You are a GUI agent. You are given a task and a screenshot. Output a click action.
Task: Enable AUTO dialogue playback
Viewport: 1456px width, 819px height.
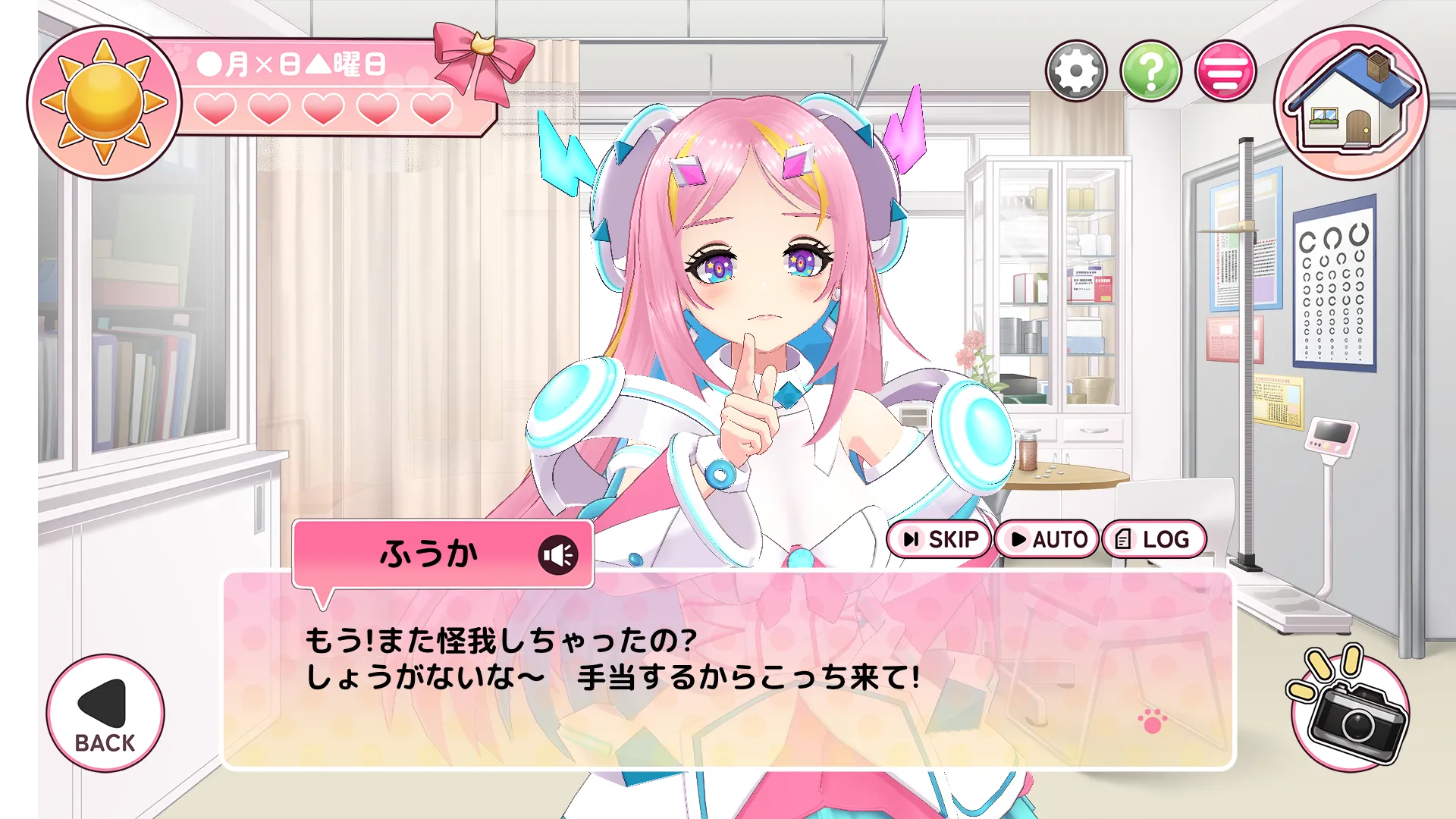1046,539
